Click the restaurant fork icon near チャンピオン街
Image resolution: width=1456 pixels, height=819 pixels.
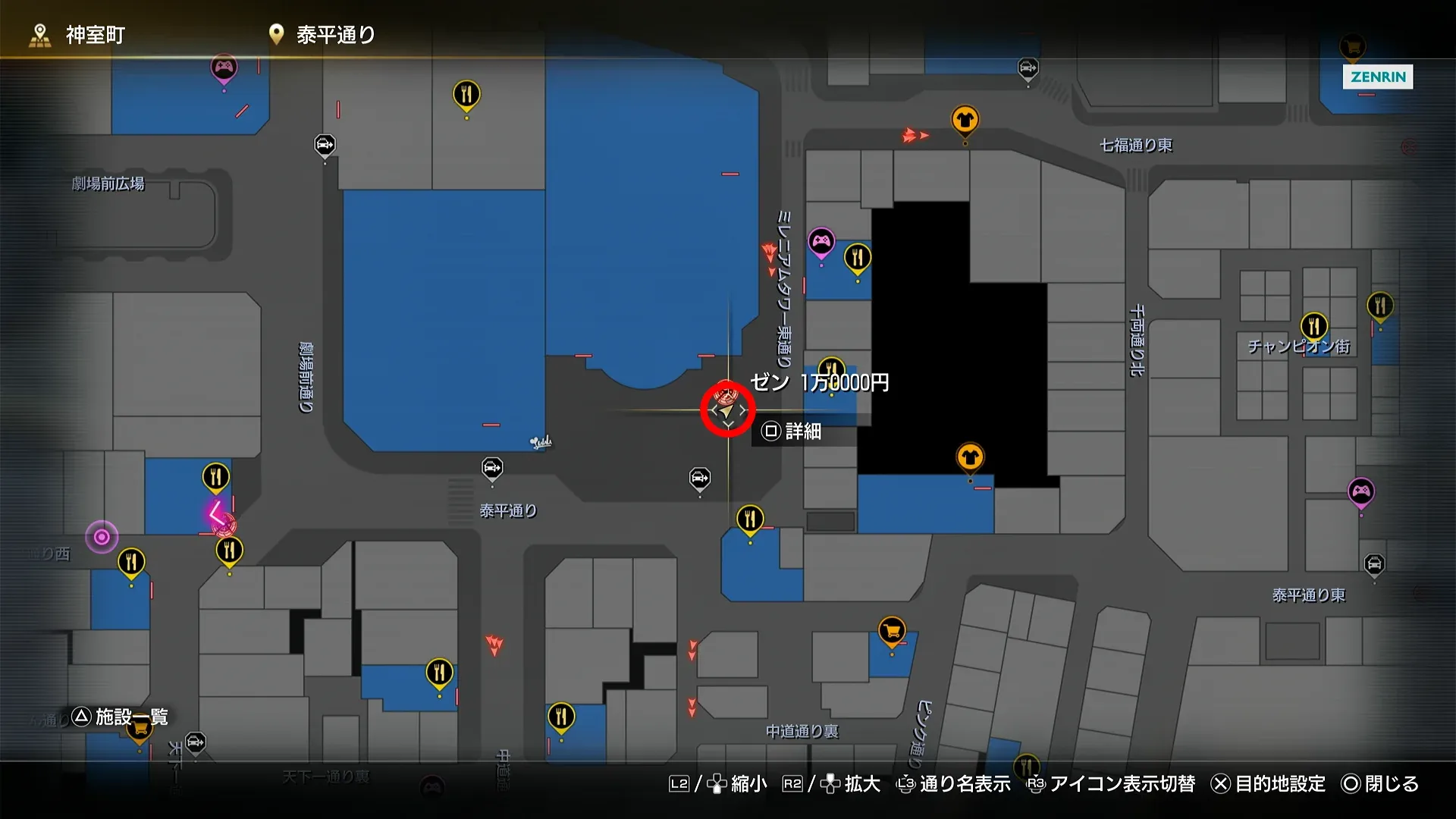click(x=1314, y=326)
